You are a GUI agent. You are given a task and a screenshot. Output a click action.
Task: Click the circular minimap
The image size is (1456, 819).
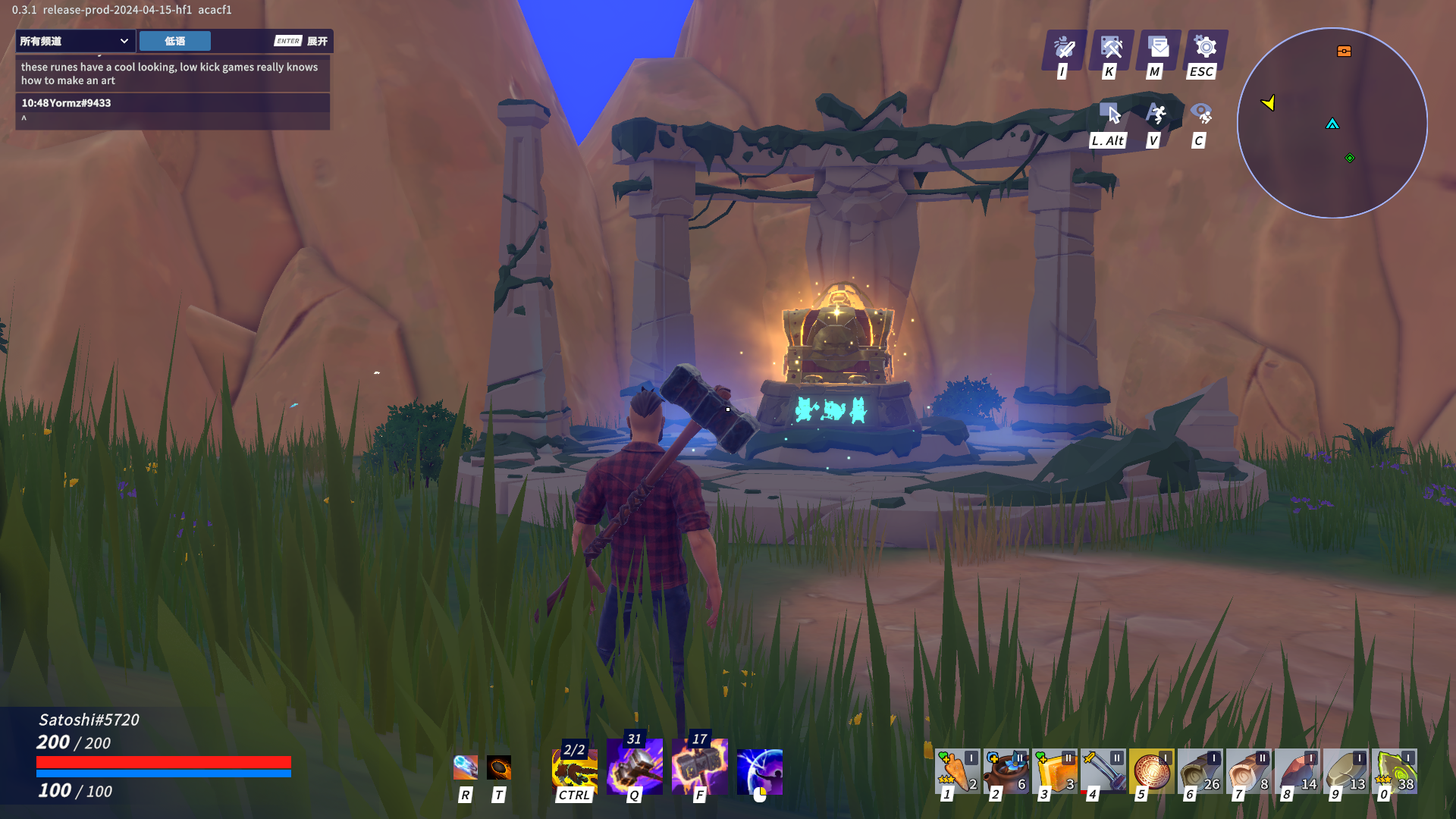pos(1332,123)
